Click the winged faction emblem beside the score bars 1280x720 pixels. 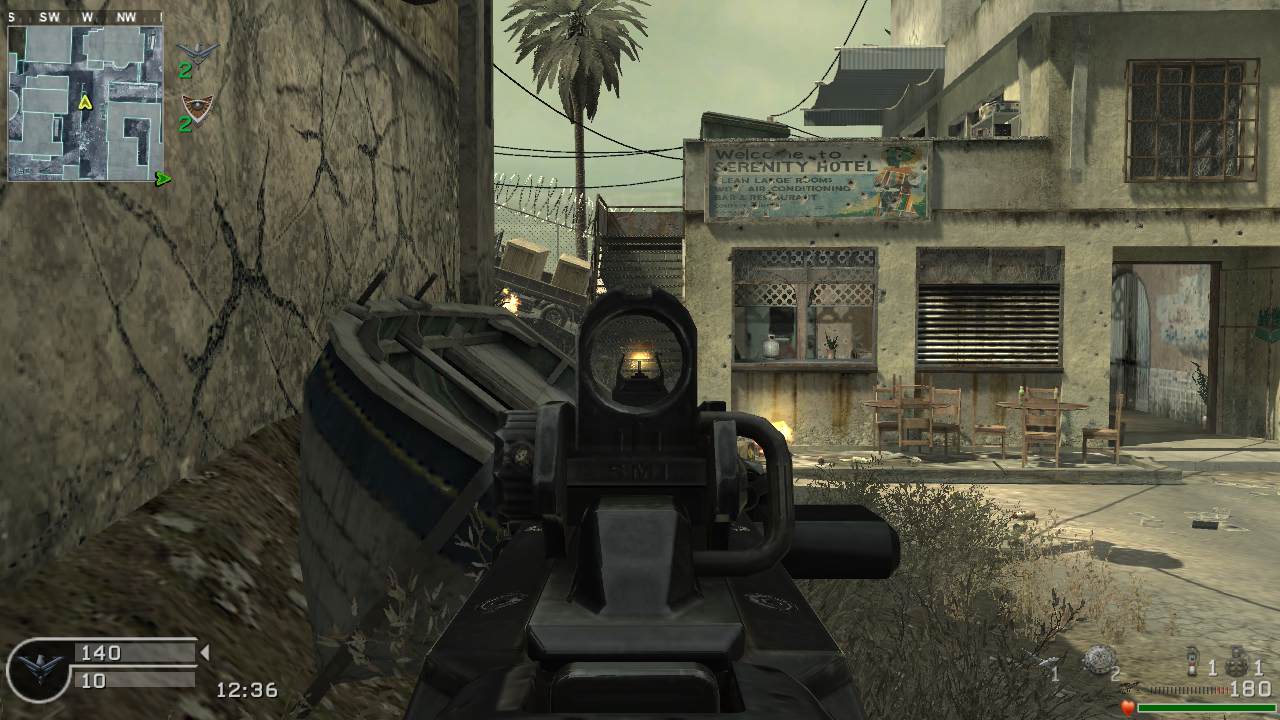tap(40, 668)
